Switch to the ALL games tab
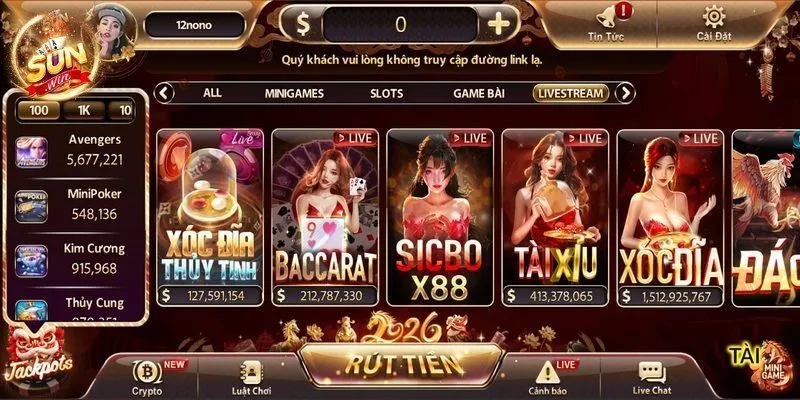The image size is (800, 400). (x=212, y=93)
